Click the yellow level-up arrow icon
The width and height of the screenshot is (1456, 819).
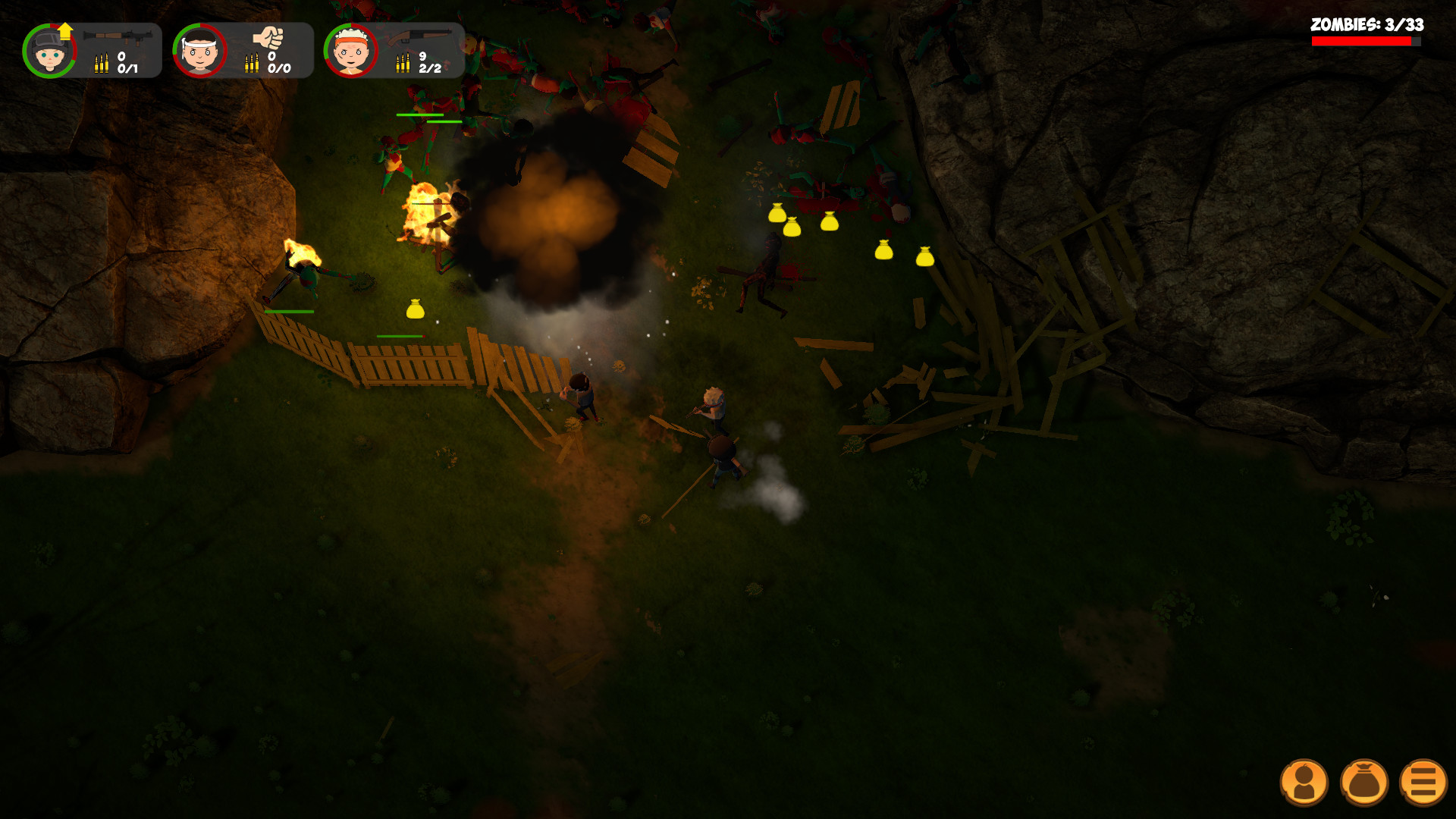click(64, 30)
